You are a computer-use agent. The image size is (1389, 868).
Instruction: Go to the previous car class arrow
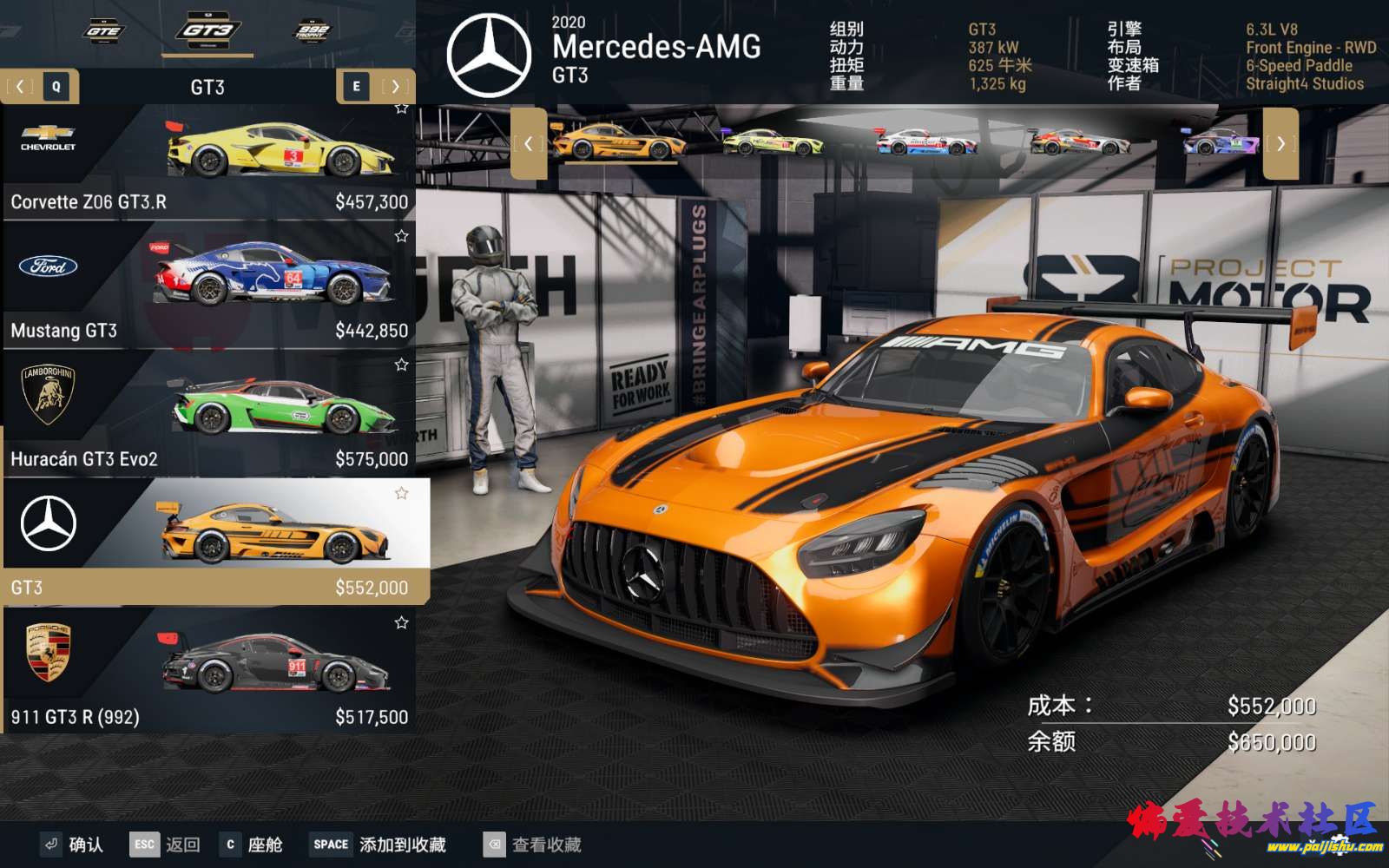point(20,87)
